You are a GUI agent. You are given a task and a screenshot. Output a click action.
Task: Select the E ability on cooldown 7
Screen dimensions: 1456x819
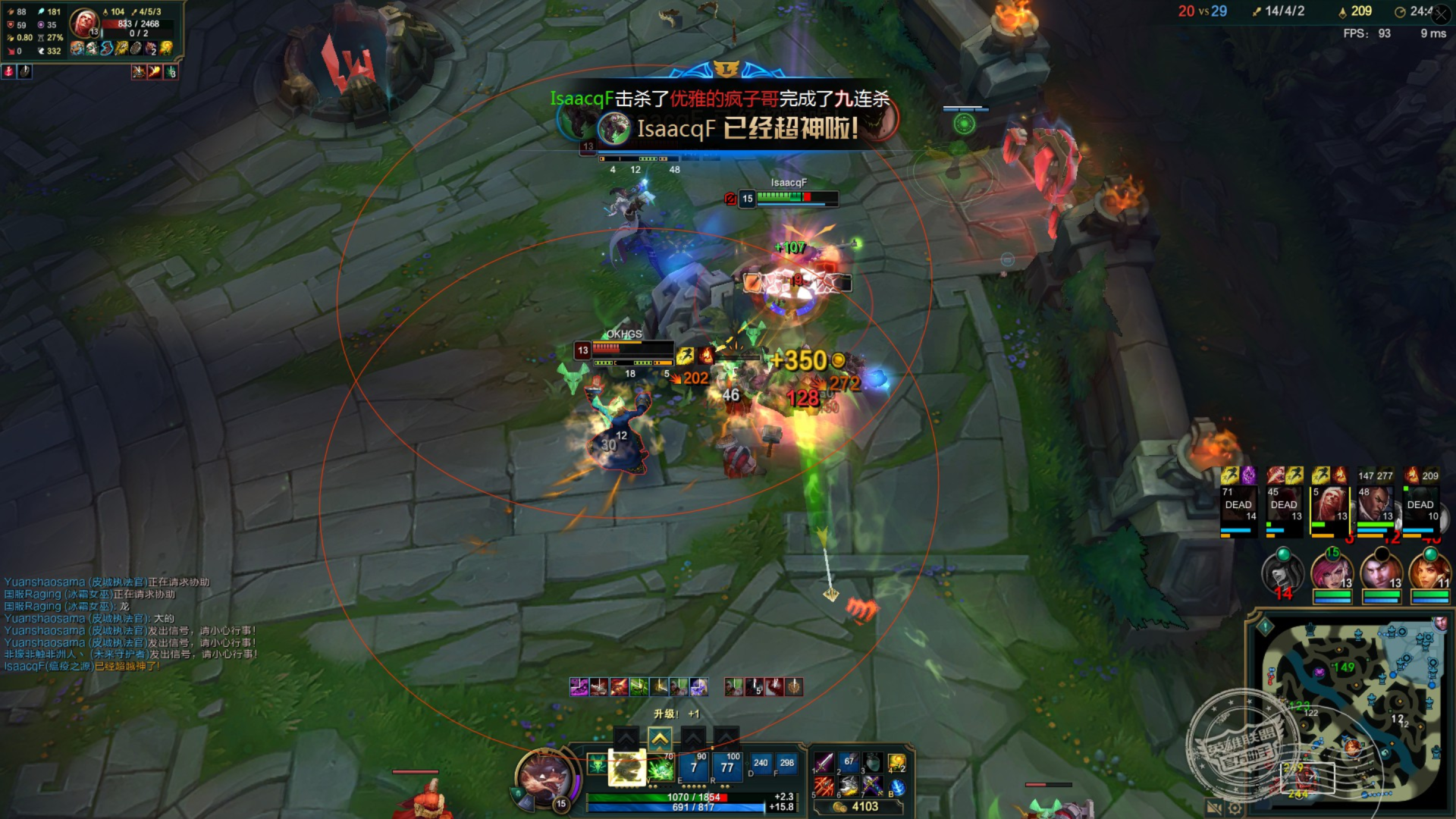coord(693,767)
